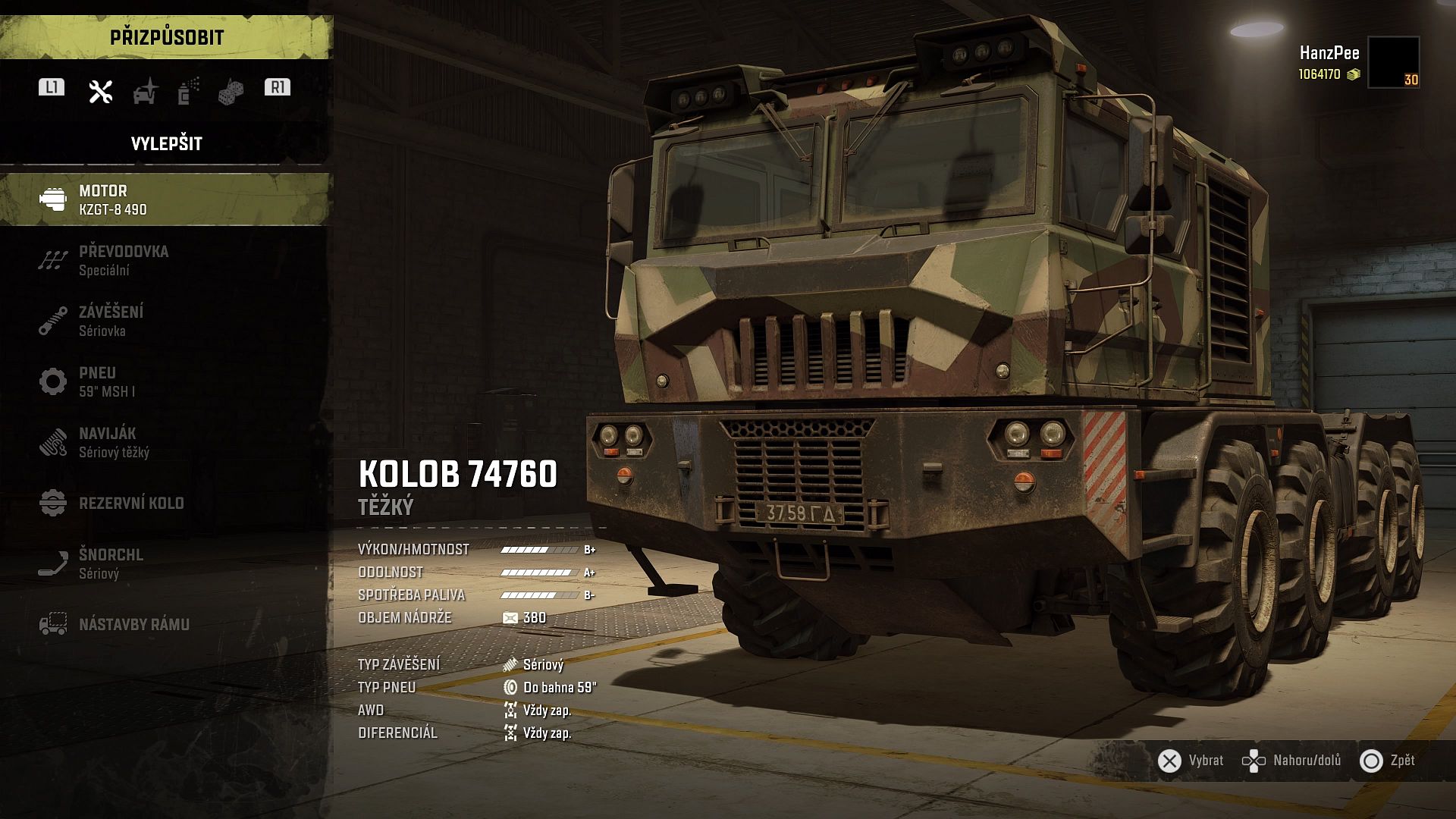
Task: Open the Rezervní kolo entry
Action: point(165,503)
